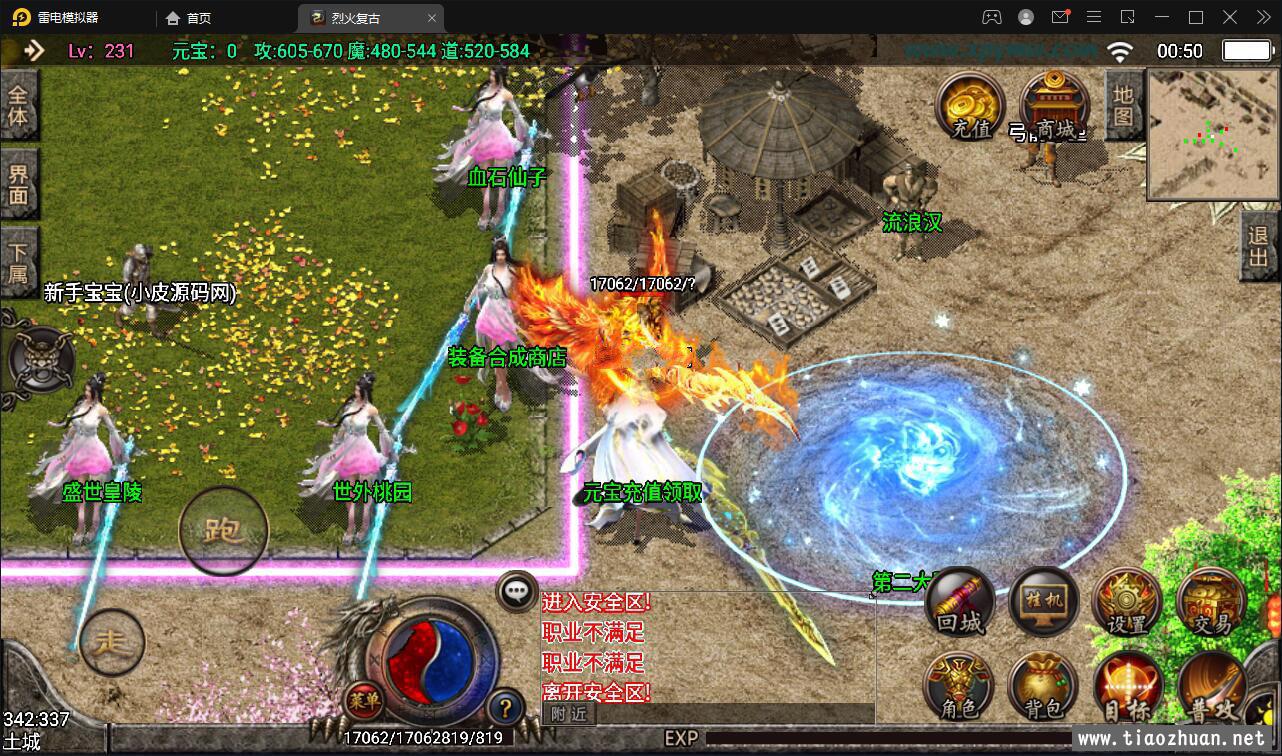Open the 背包 bag inventory

(x=1043, y=688)
